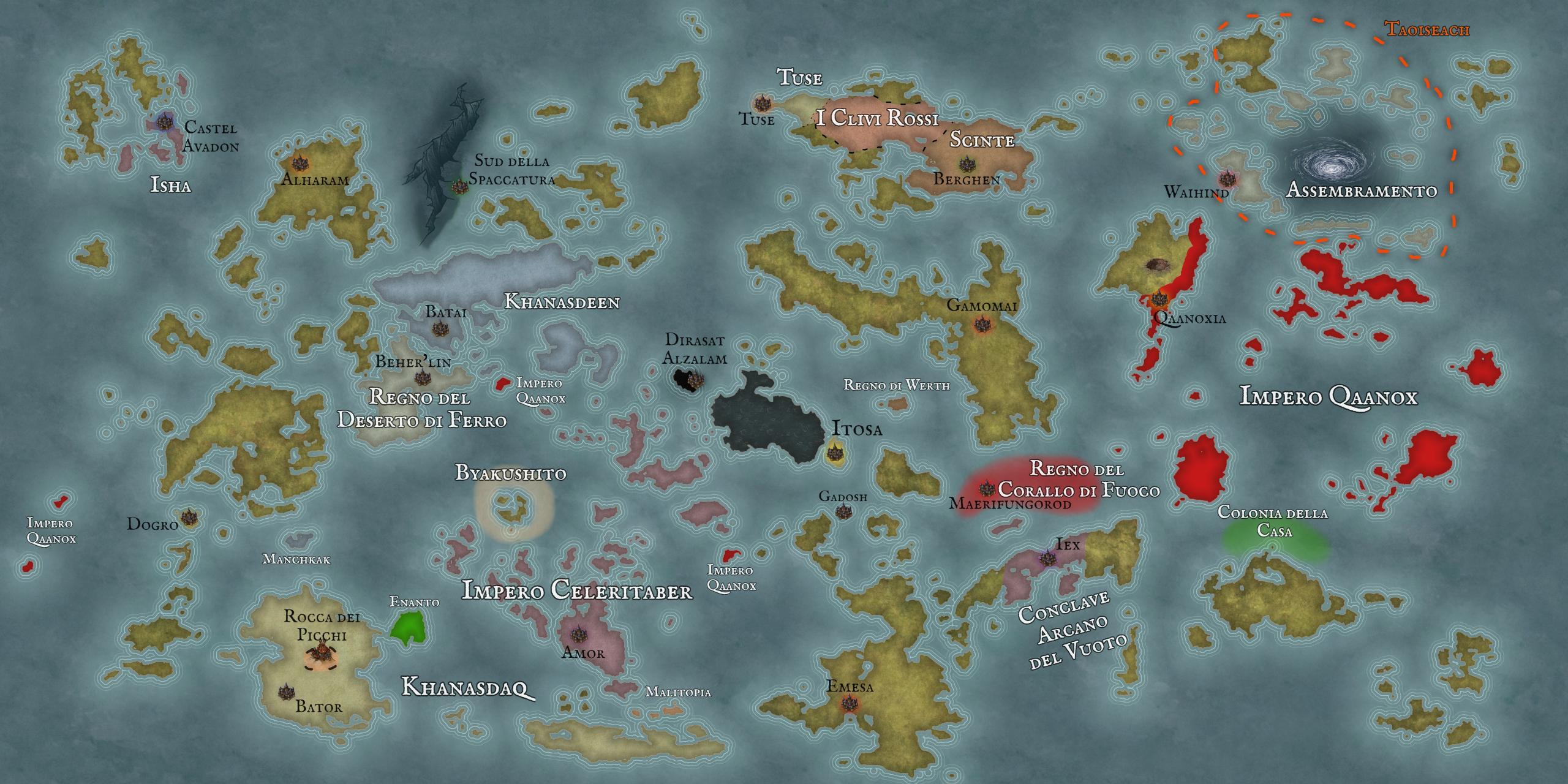Choose the Sud della Spaccatura marker
Image resolution: width=1568 pixels, height=784 pixels.
459,186
